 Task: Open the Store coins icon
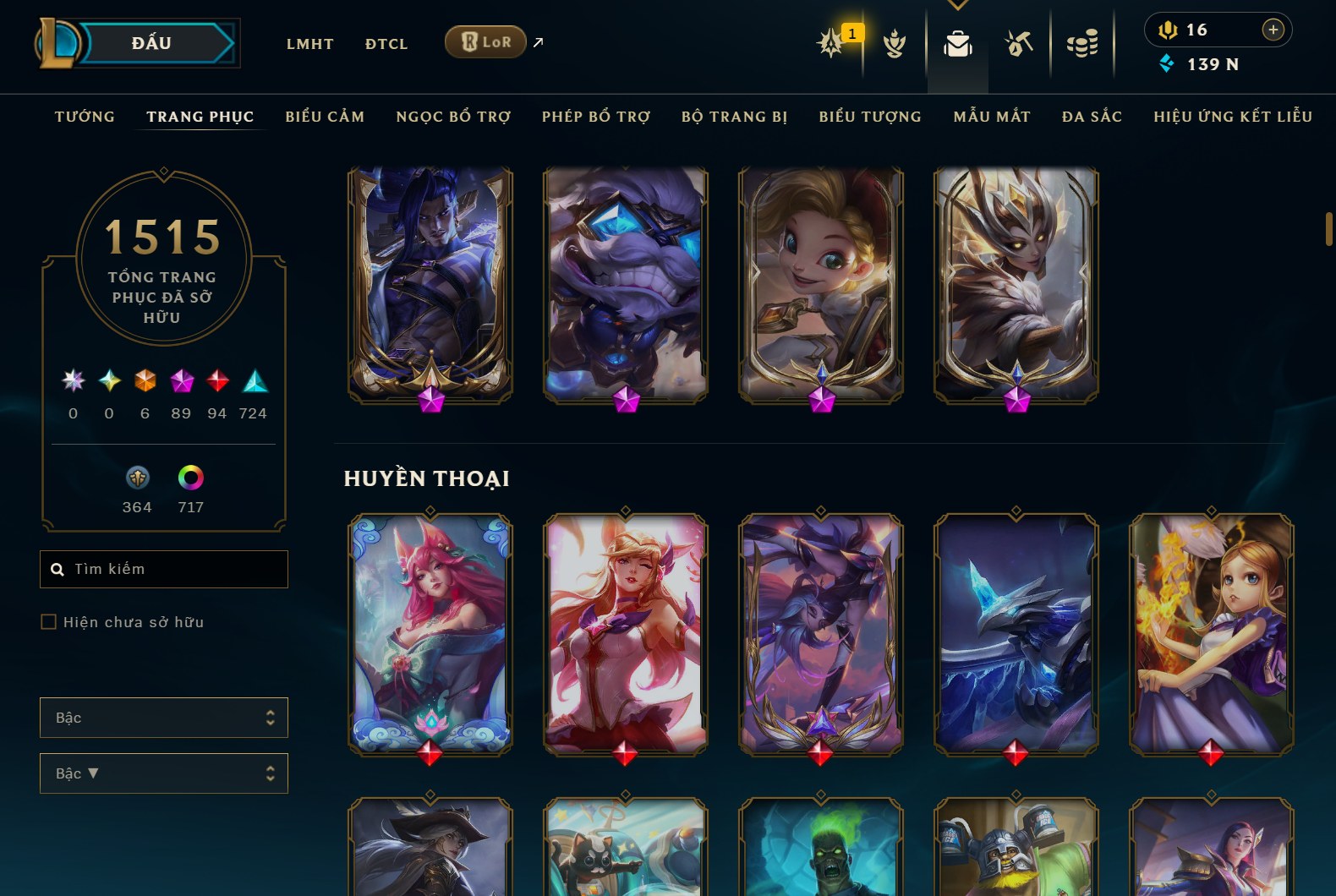[x=1083, y=42]
